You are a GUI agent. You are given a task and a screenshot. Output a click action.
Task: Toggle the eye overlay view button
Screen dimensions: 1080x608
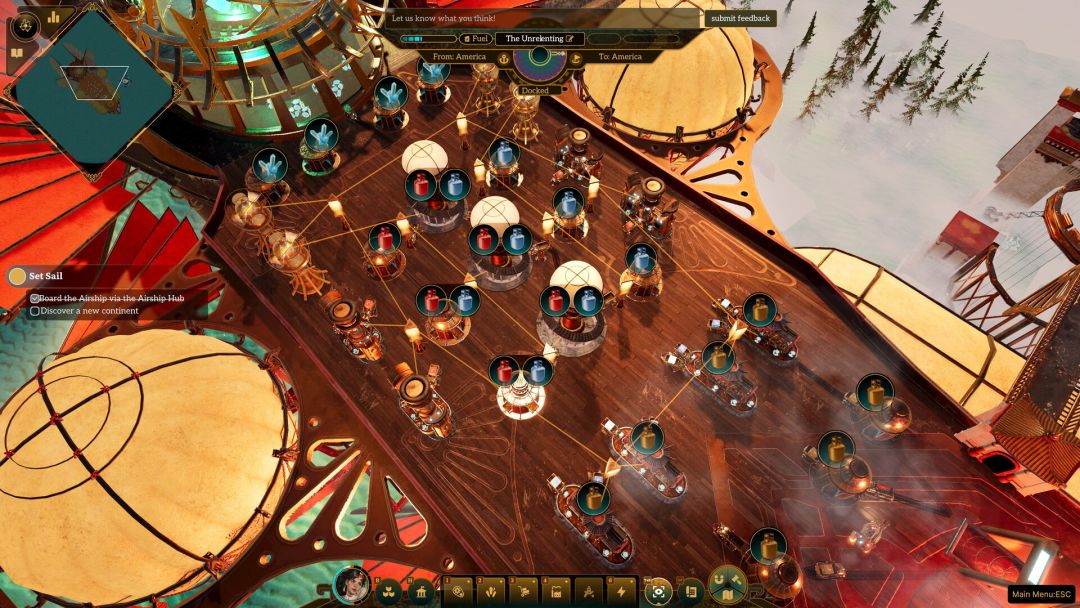pos(658,592)
